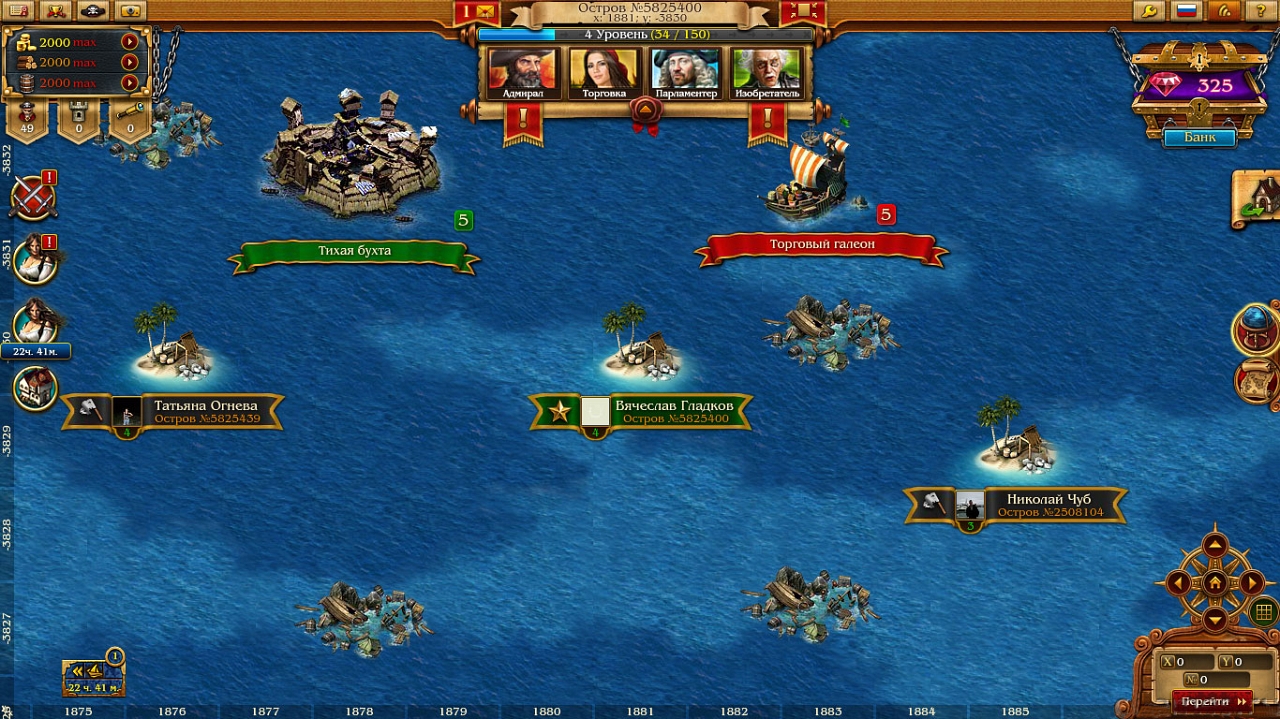Toggle the green grid button beside the compass

tap(1263, 611)
